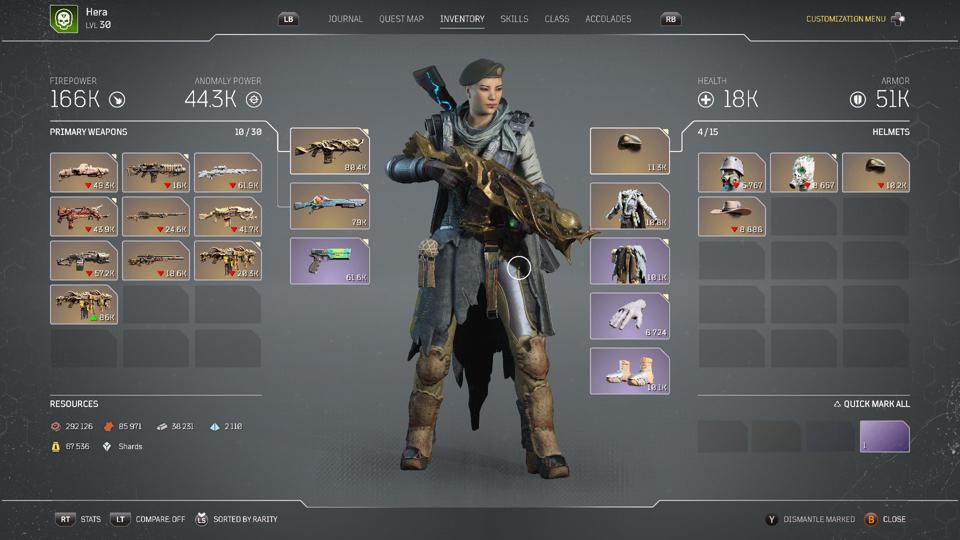
Task: Select the Inventory tab
Action: [x=462, y=19]
